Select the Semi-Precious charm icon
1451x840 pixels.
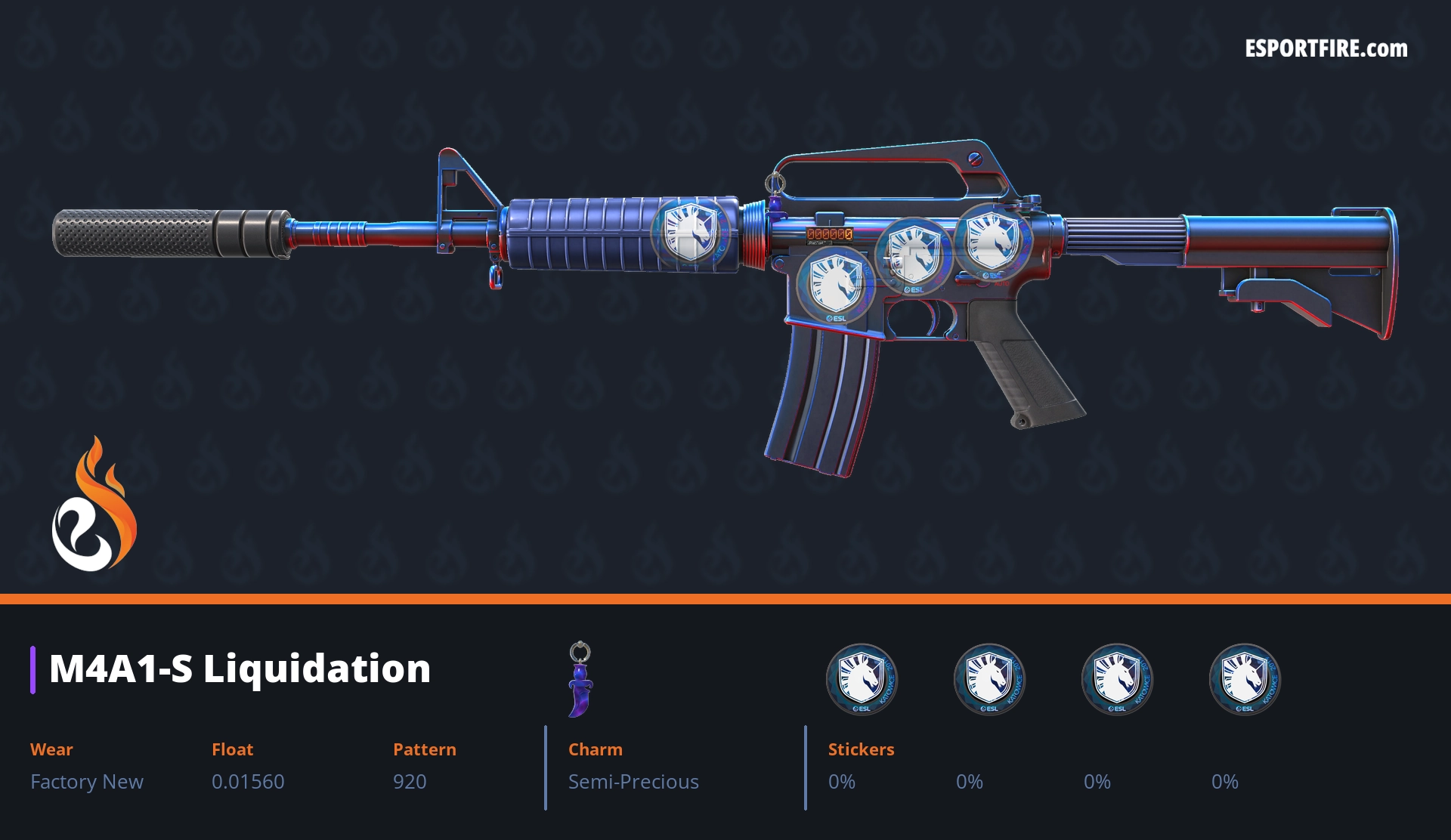tap(580, 680)
